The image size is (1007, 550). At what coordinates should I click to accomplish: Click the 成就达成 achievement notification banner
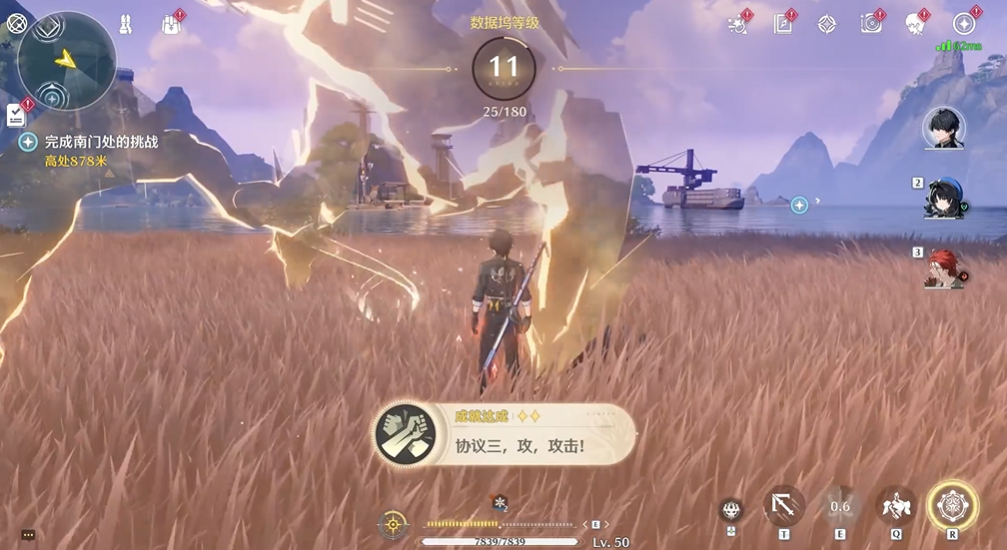click(x=505, y=434)
